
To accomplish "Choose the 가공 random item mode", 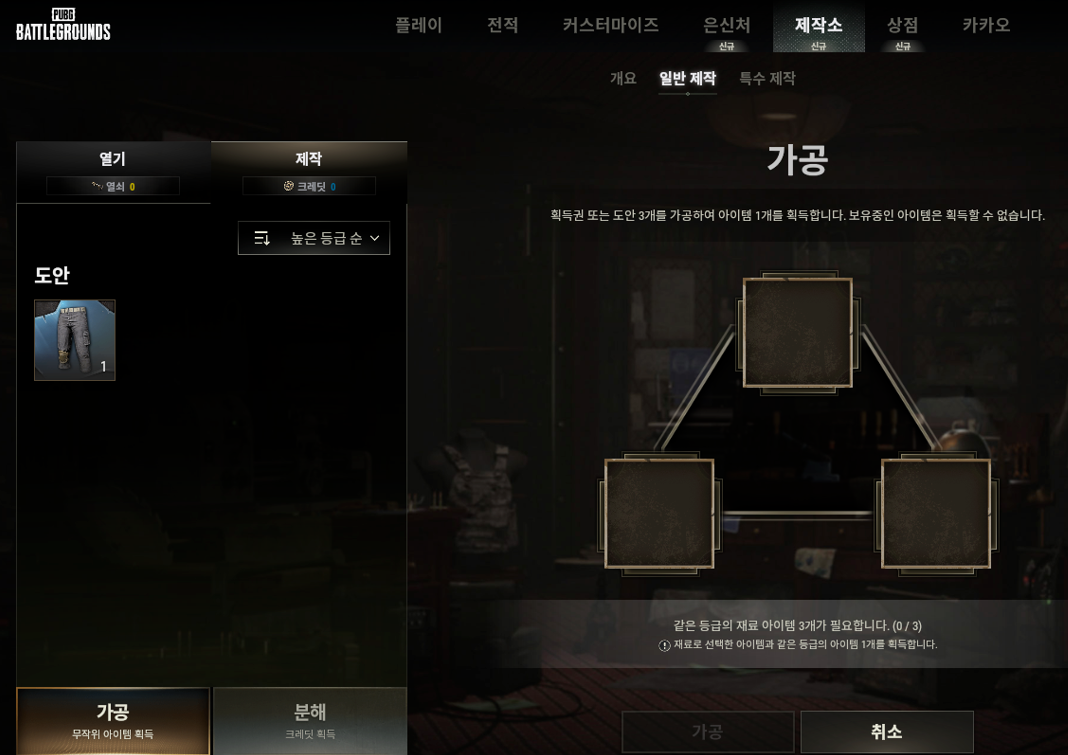I will click(x=113, y=720).
